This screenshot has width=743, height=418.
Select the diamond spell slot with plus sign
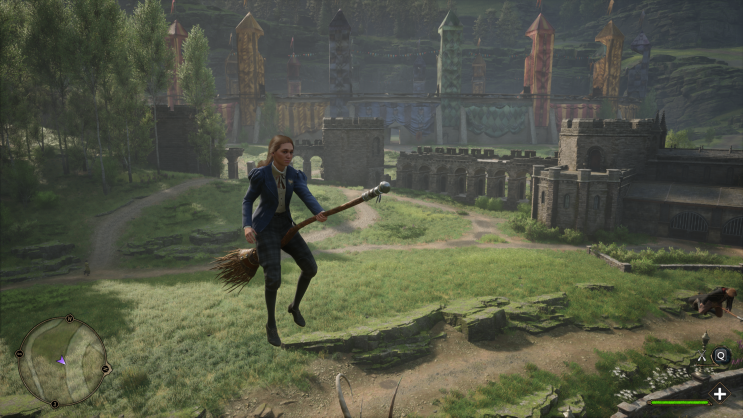[x=719, y=394]
